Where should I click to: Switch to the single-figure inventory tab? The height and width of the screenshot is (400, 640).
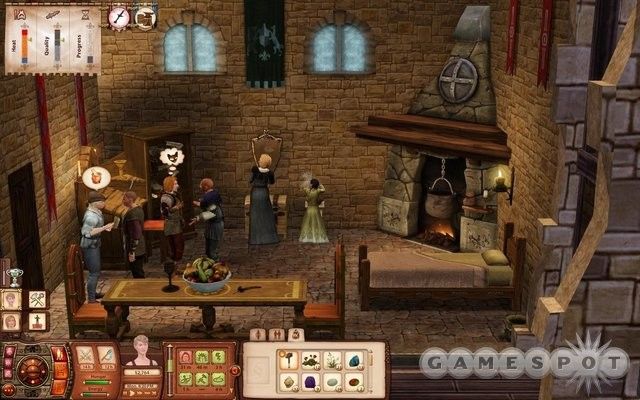260,335
